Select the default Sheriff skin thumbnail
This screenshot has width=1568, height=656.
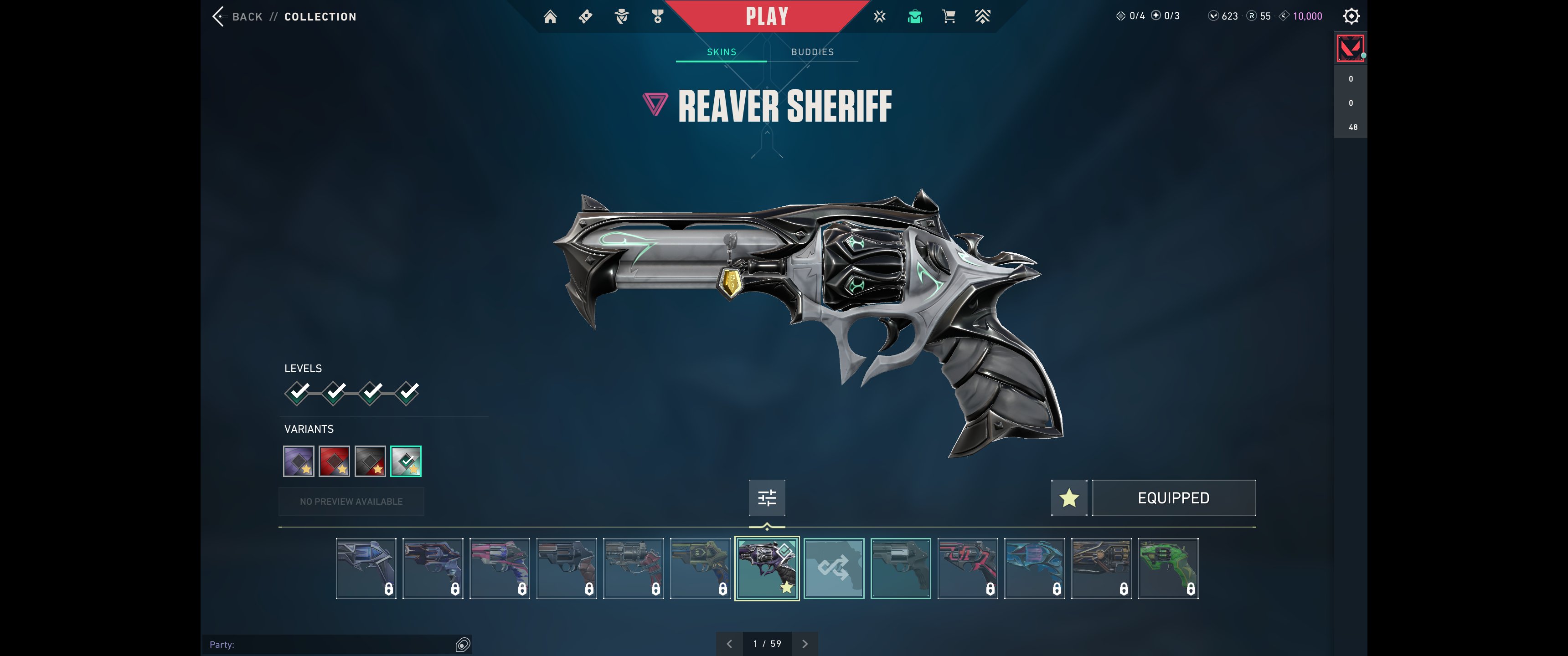900,569
